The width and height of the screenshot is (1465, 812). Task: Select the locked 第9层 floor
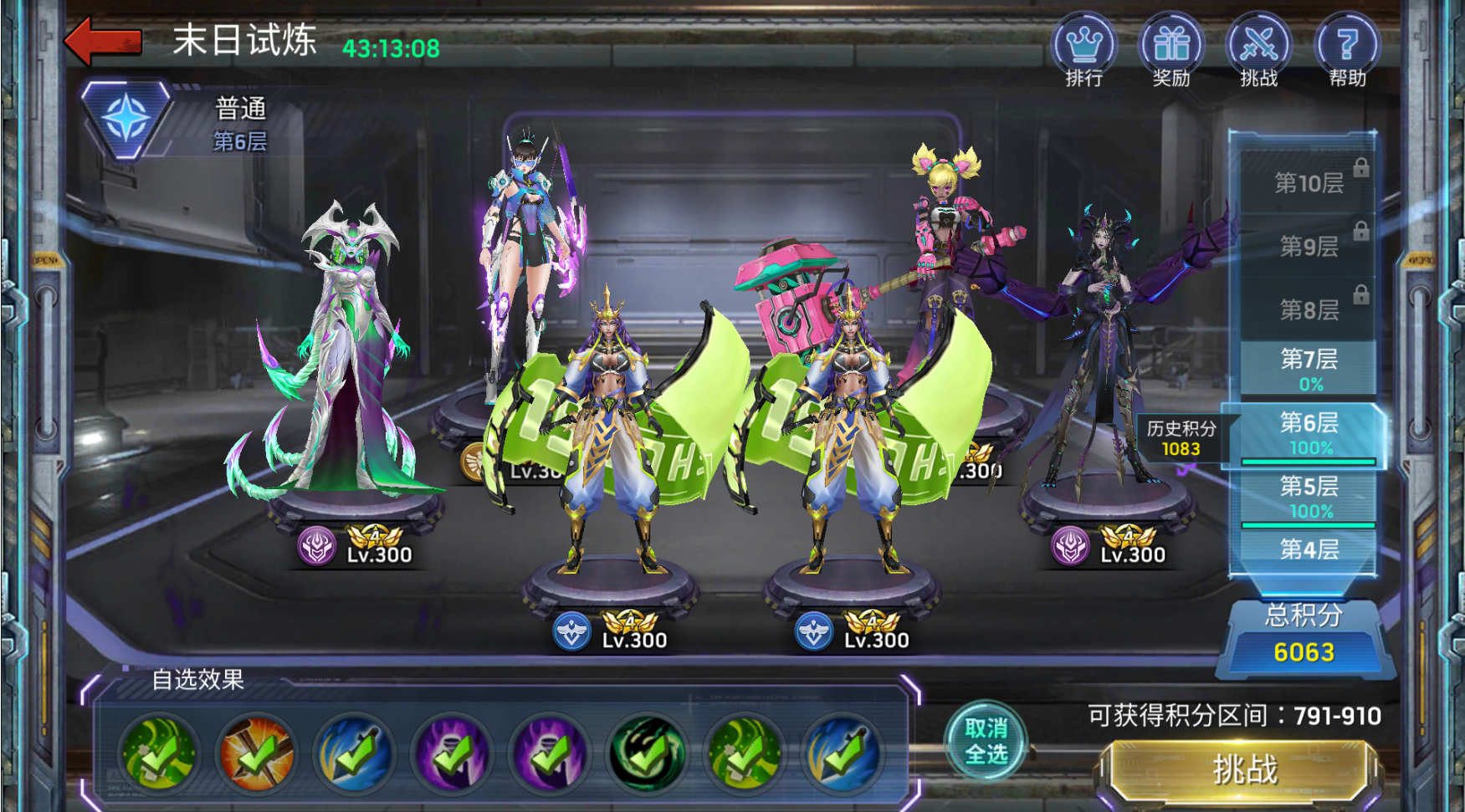[1309, 246]
